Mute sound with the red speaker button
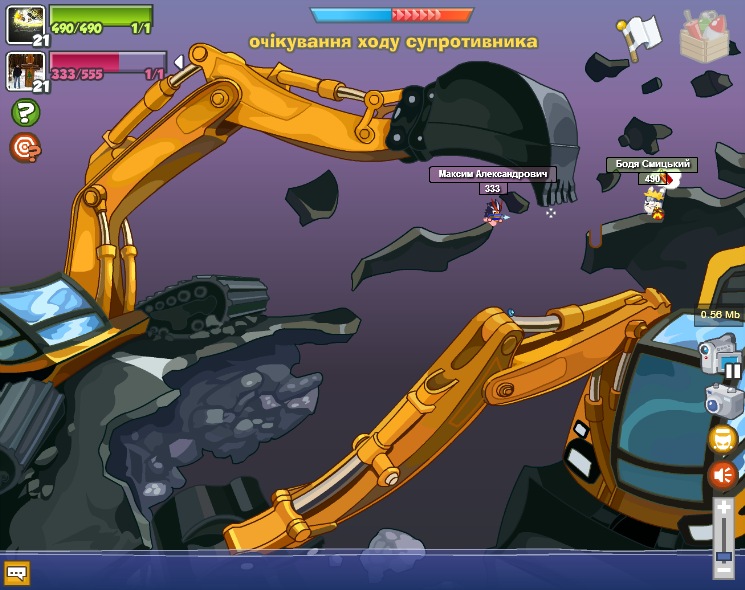Viewport: 745px width, 590px height. tap(722, 475)
